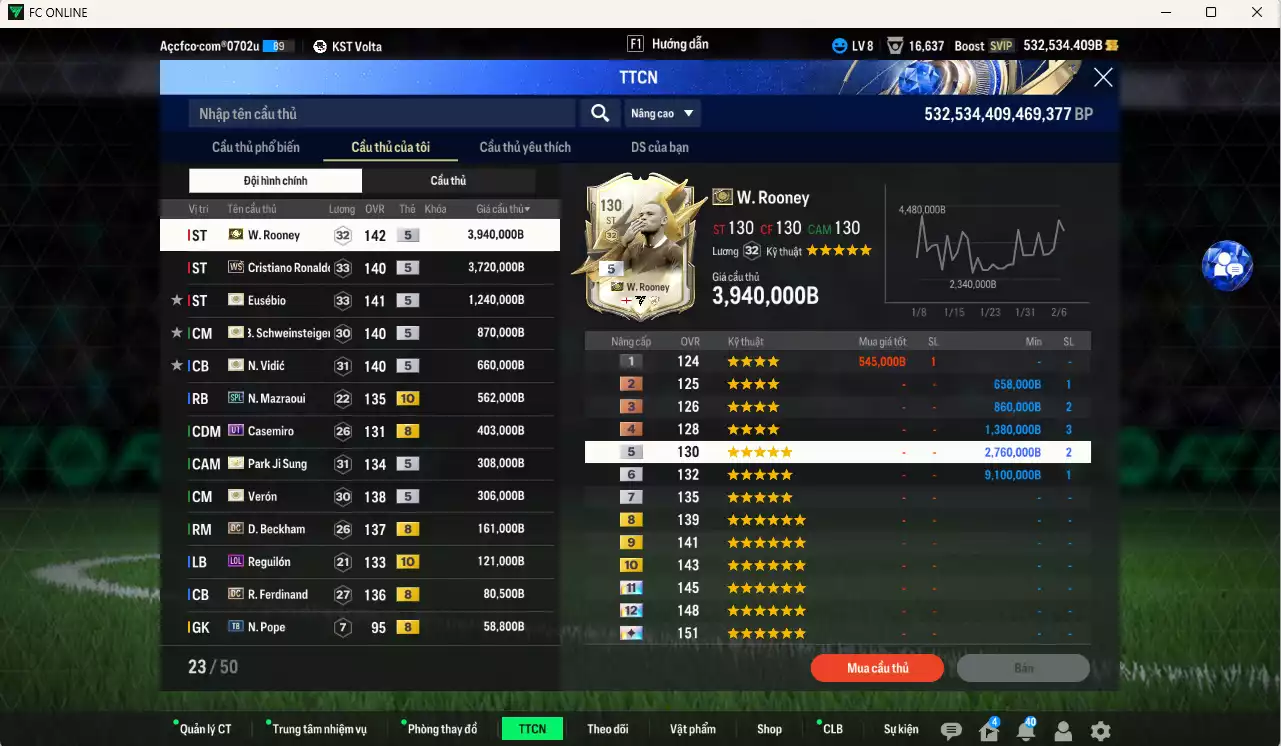1281x746 pixels.
Task: Click the Mua cầu thủ button
Action: (x=877, y=668)
